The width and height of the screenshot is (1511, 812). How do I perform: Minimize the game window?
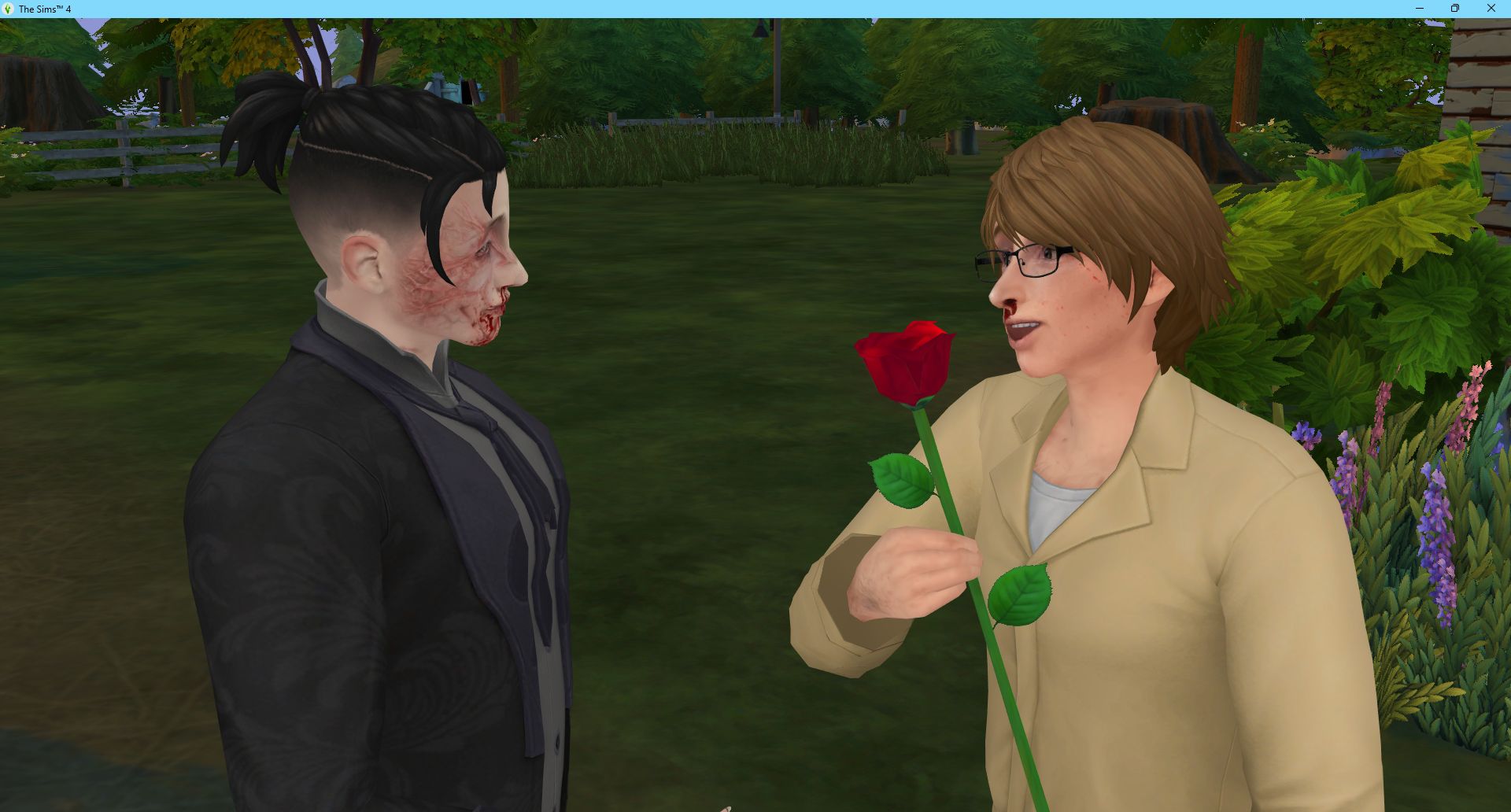1420,9
